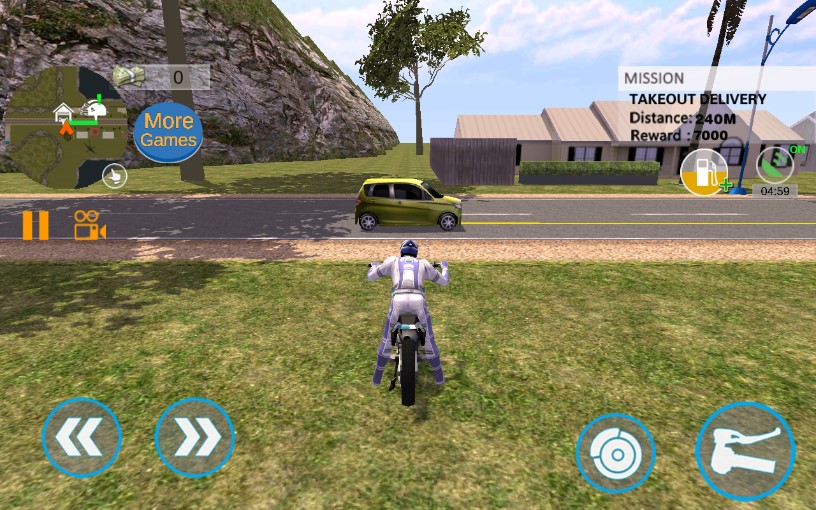Switch camera view using the orange camera icon
Image resolution: width=816 pixels, height=510 pixels.
click(89, 225)
